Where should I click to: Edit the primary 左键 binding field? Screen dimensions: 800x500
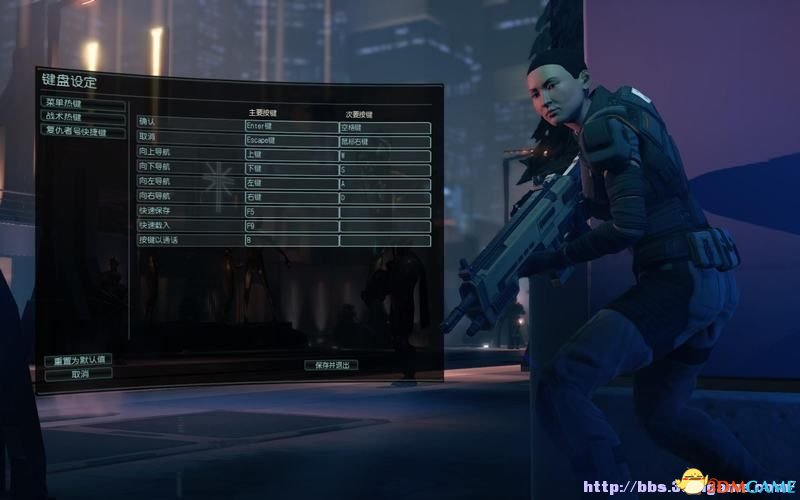click(290, 184)
